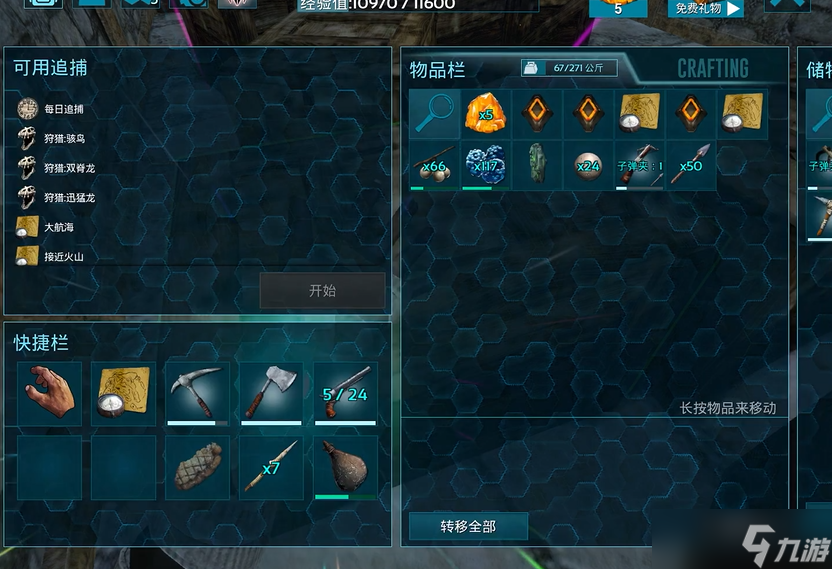
Task: Select the bare hand hotbar slot
Action: (50, 393)
